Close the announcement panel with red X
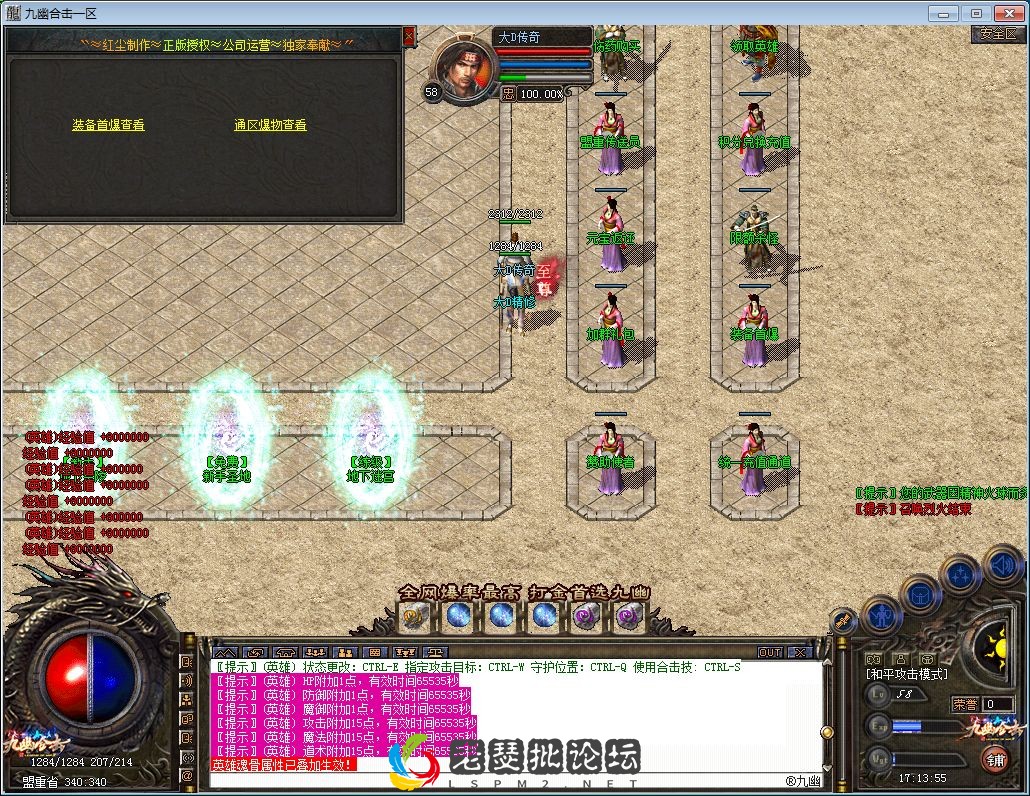The height and width of the screenshot is (796, 1030). point(408,37)
